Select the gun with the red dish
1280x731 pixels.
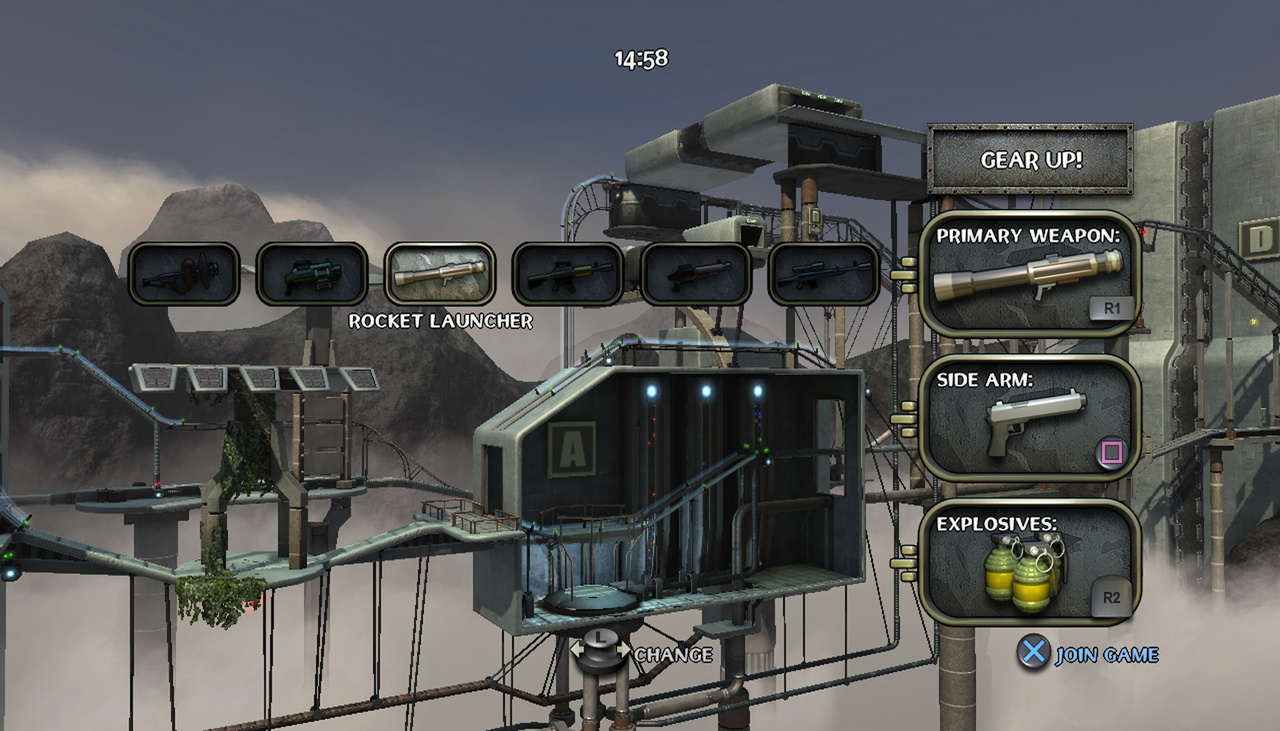coord(184,274)
